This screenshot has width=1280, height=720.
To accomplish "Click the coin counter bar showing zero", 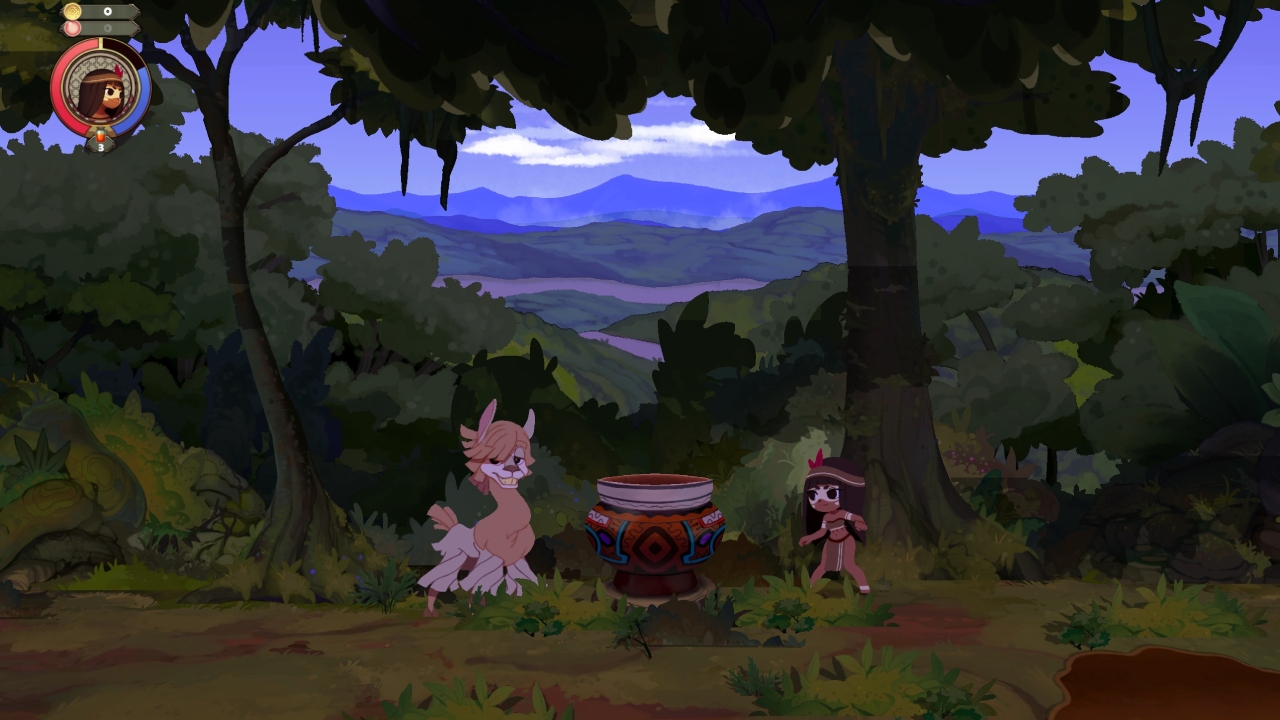I will pyautogui.click(x=107, y=10).
